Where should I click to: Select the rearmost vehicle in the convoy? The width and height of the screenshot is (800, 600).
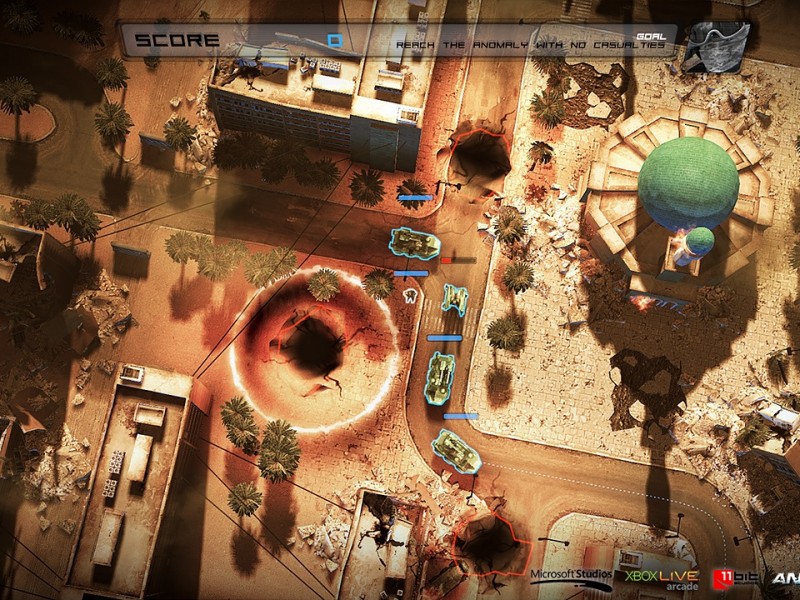[x=457, y=450]
